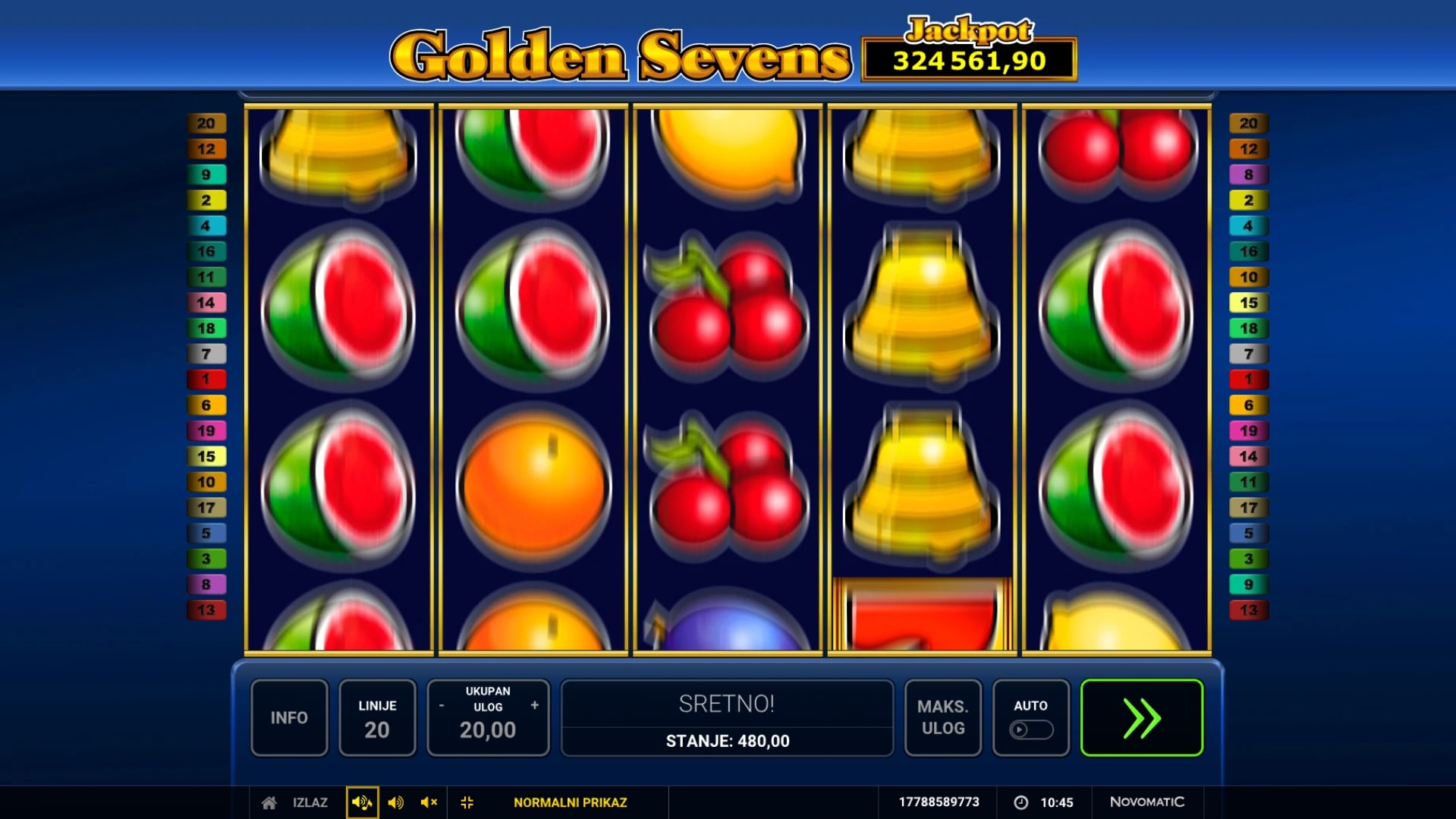The image size is (1456, 819).
Task: Decrease total bet with minus button
Action: coord(442,706)
